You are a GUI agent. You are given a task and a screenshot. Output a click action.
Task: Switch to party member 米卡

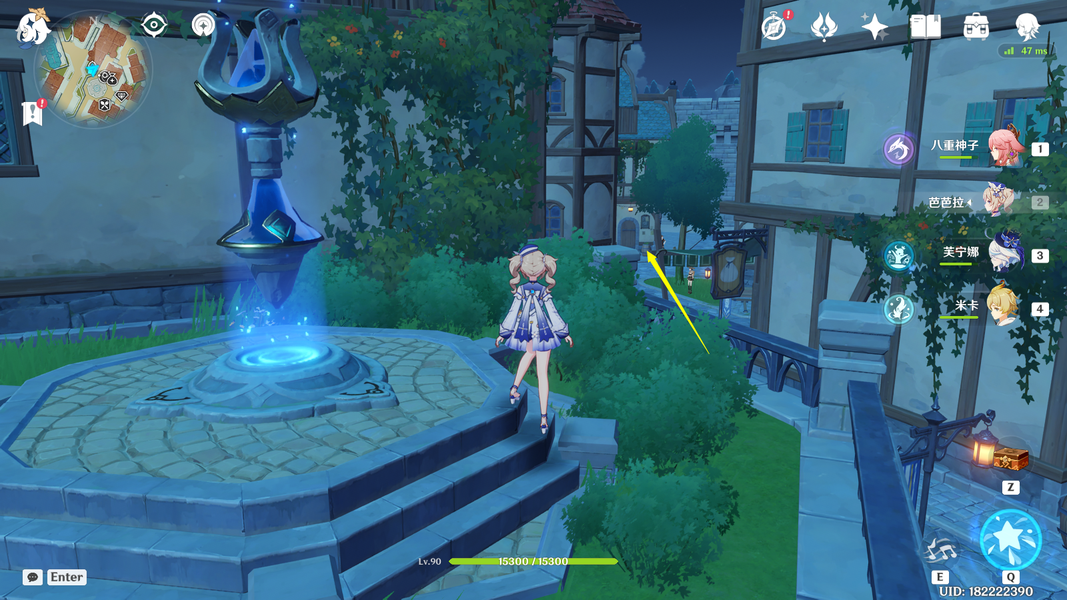pos(1005,308)
